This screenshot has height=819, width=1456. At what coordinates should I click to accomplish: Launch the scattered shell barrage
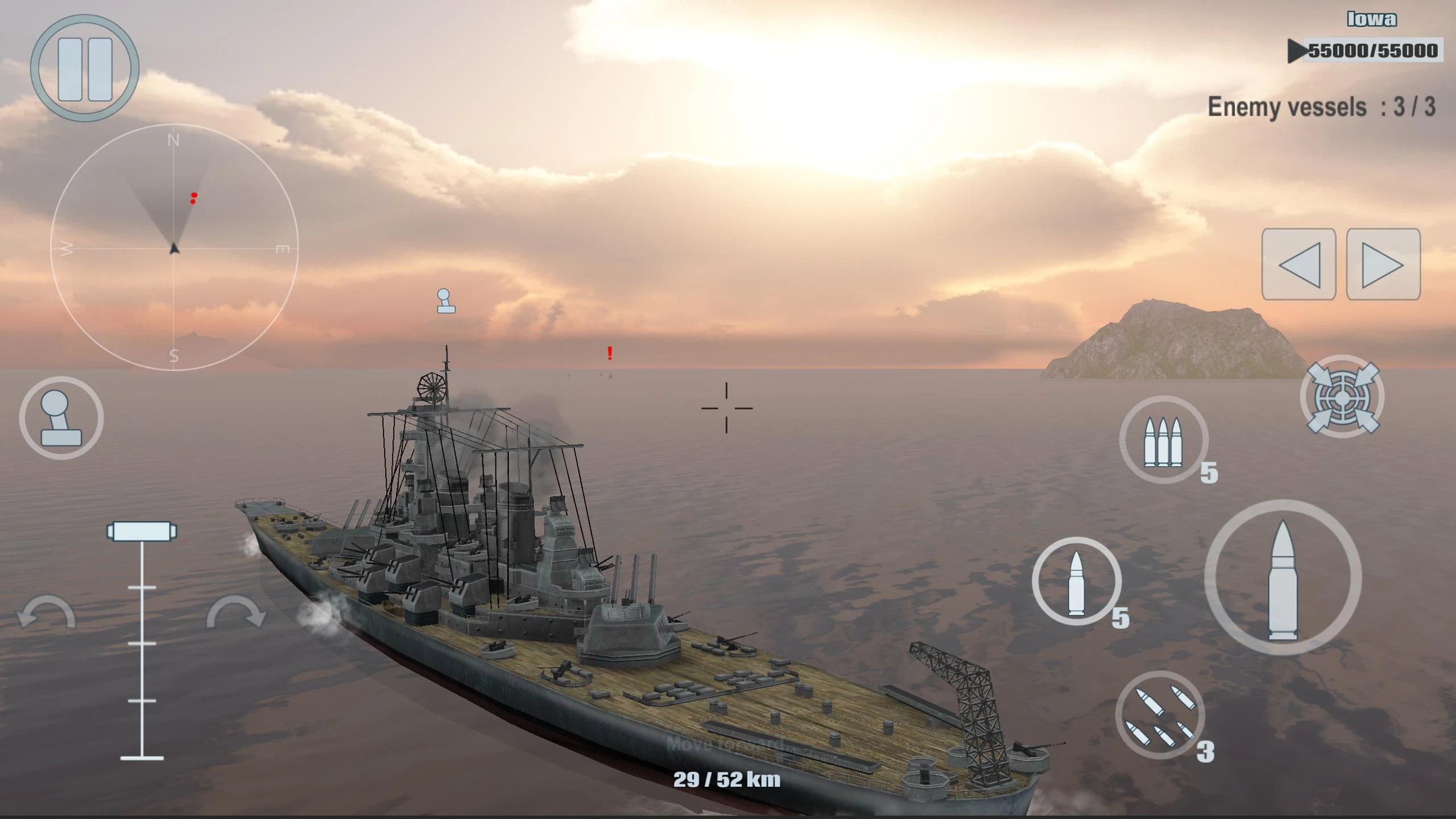tap(1160, 715)
